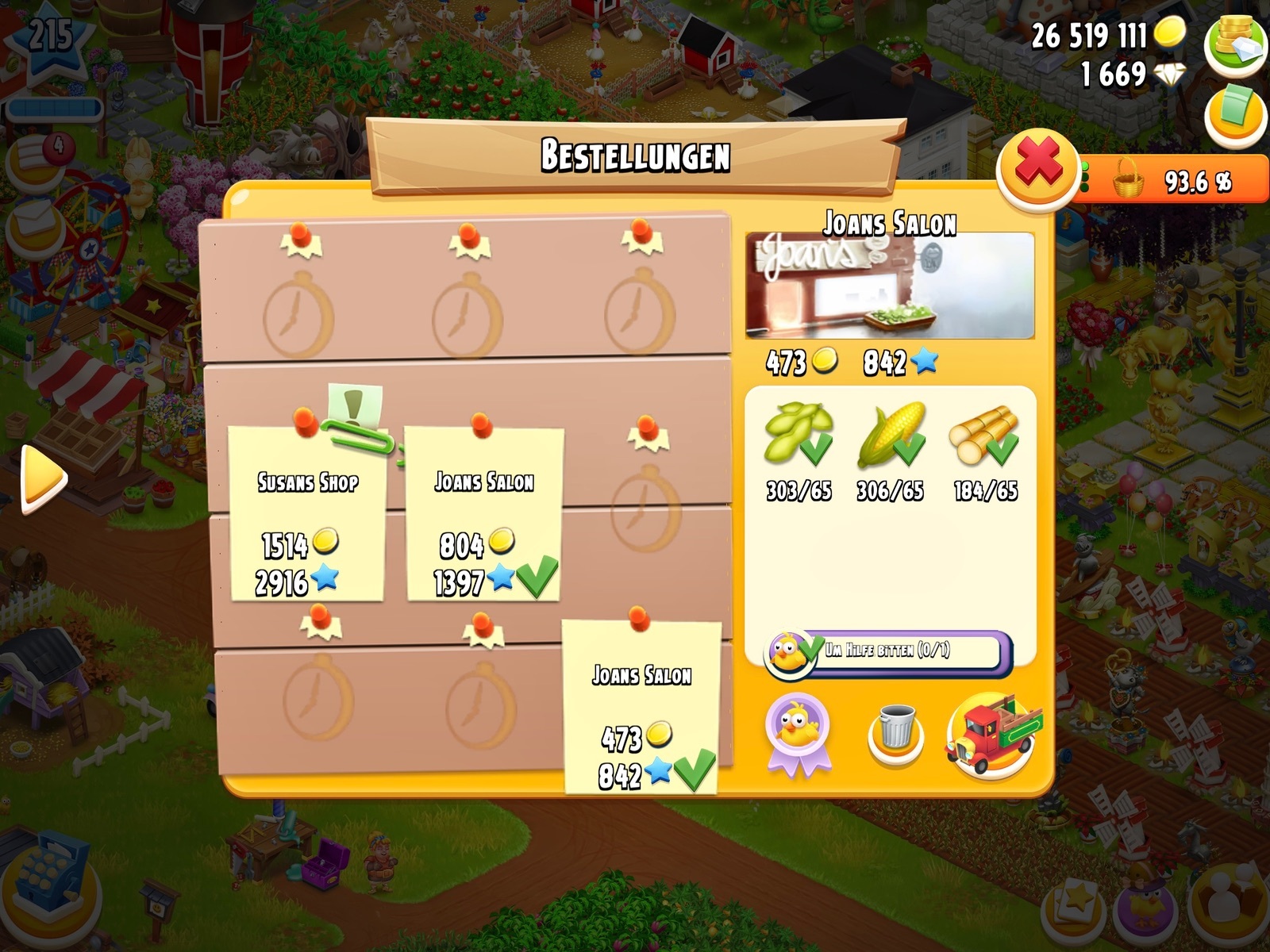Tap the basket 93.6 % storage indicator
The width and height of the screenshot is (1270, 952).
click(1173, 182)
